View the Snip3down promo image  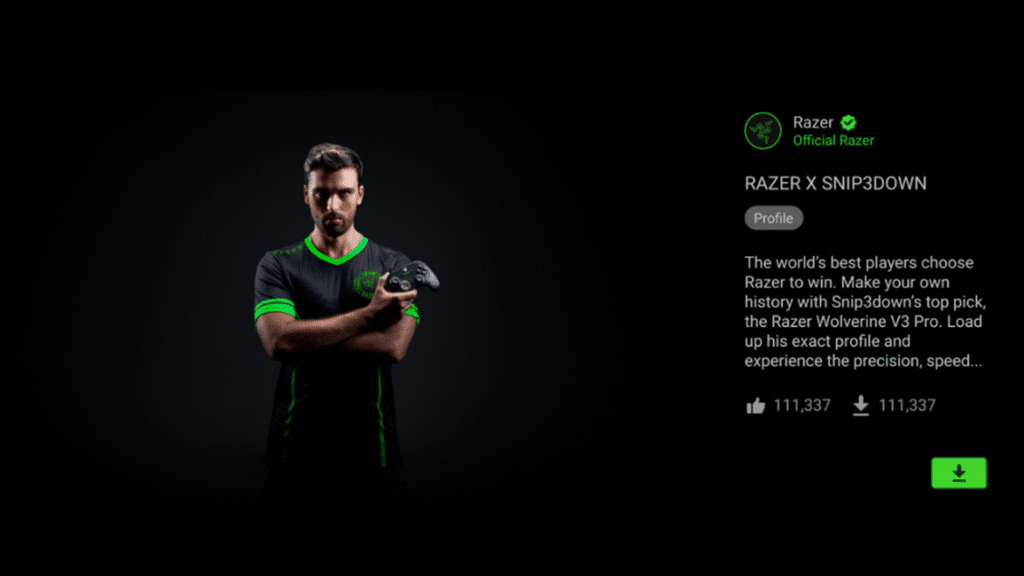pos(340,300)
